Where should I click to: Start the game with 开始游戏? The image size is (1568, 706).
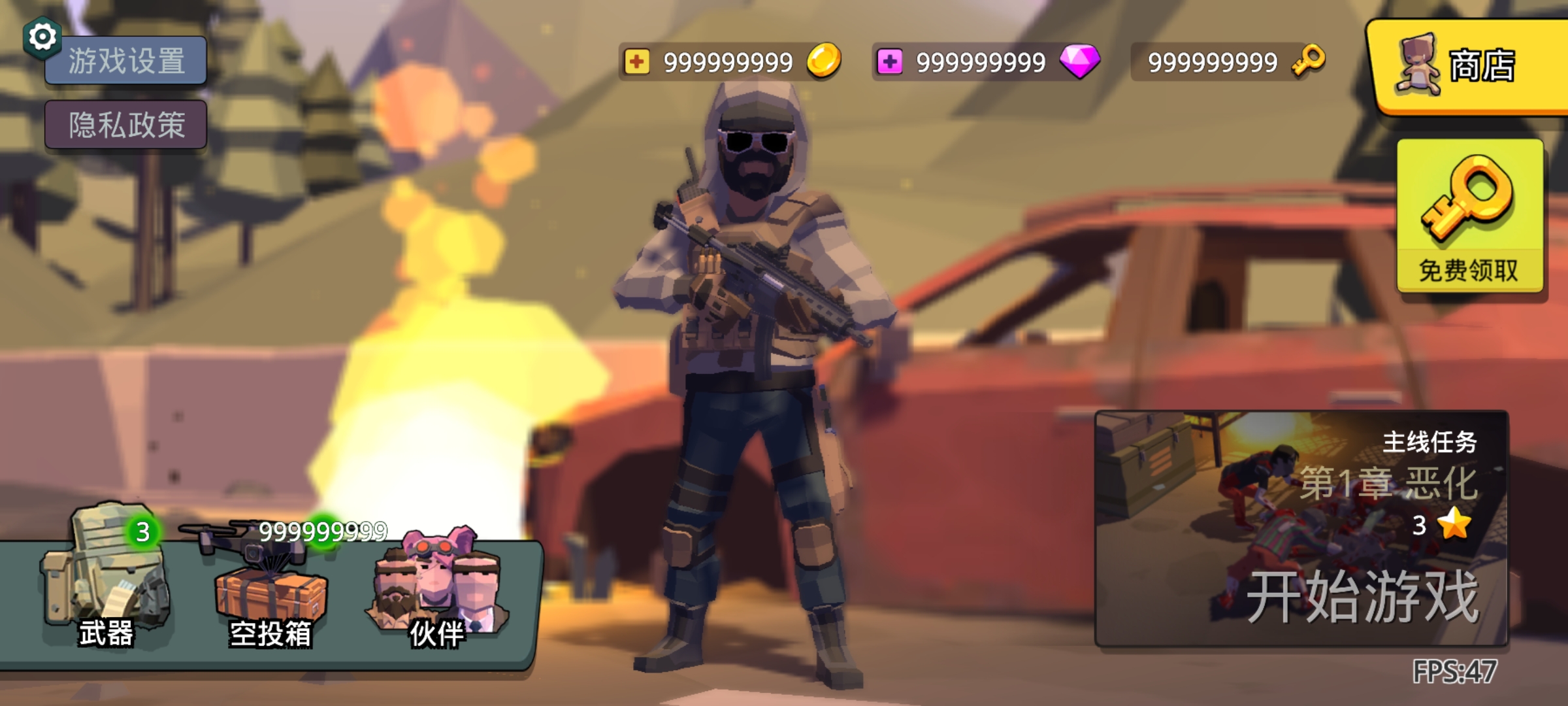[x=1301, y=528]
